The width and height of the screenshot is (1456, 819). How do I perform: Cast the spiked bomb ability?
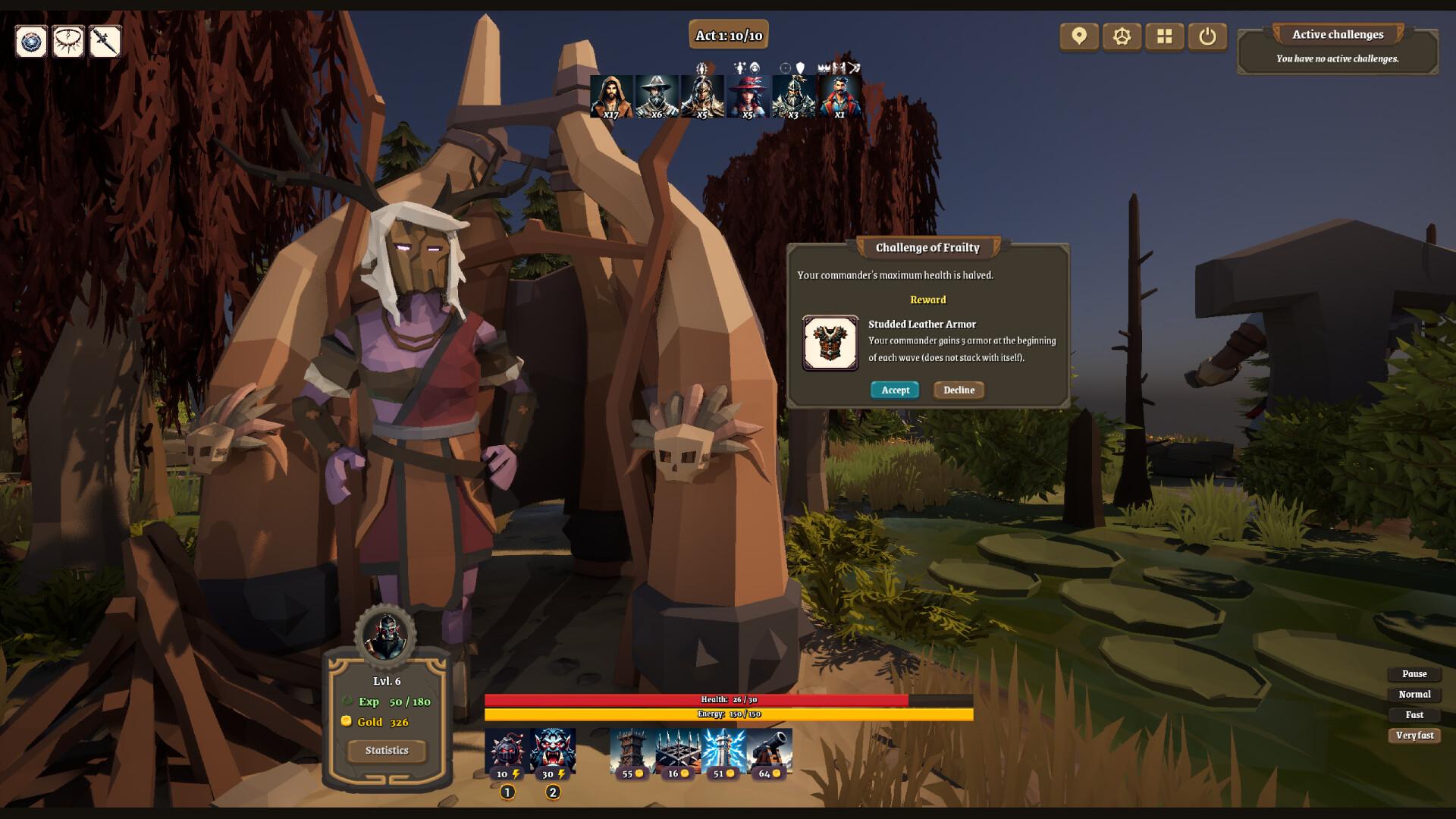(x=507, y=751)
